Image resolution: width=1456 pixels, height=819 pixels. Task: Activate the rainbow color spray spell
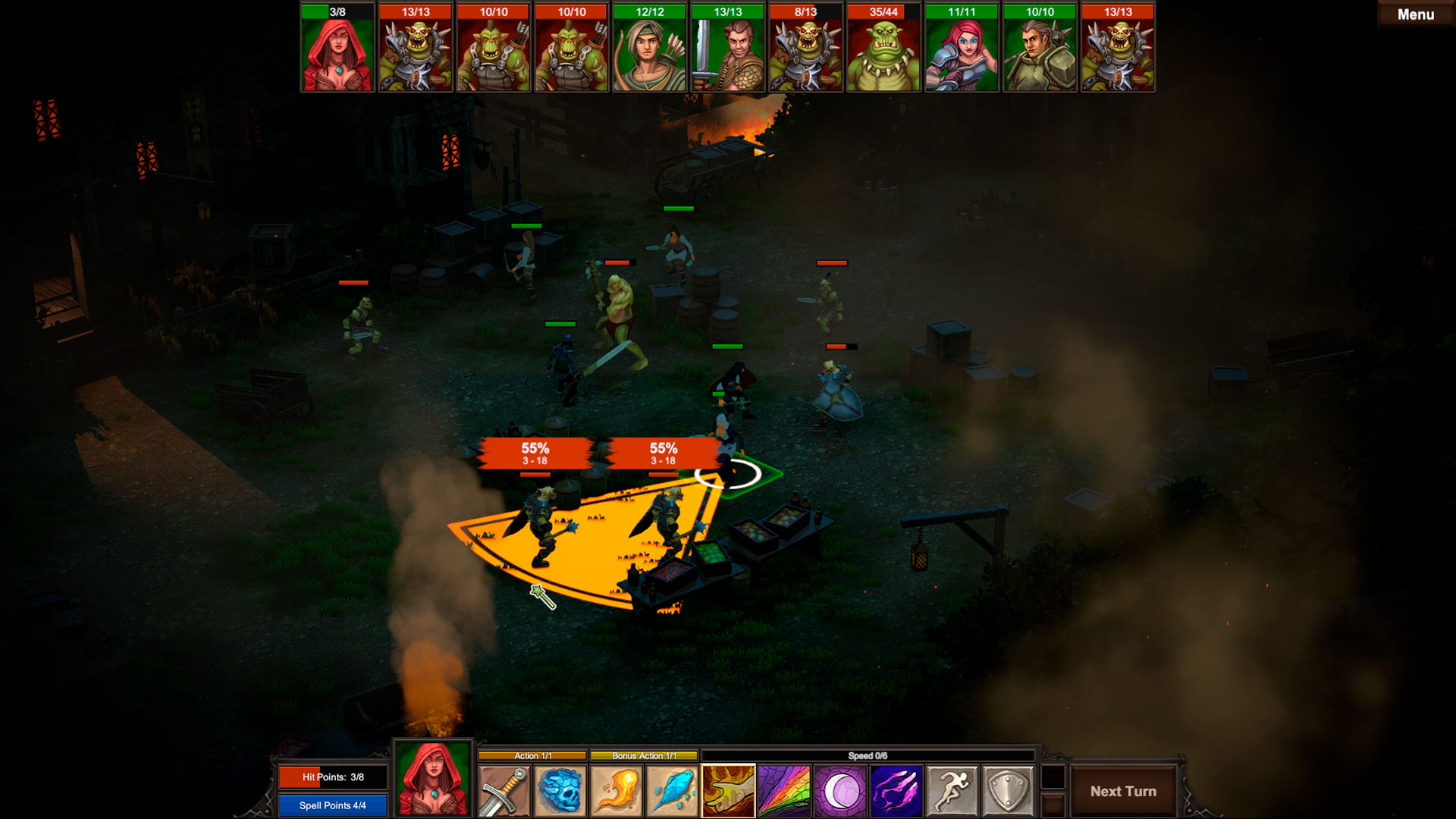click(784, 791)
